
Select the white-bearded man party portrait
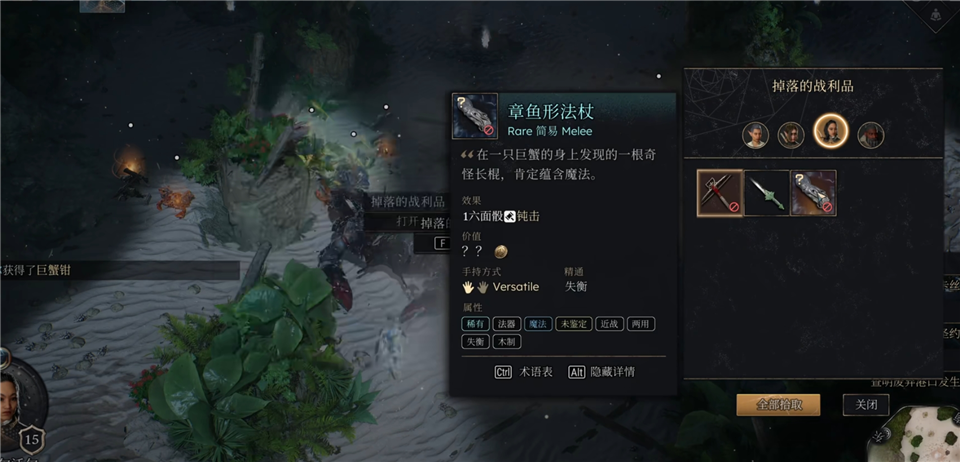tap(870, 133)
